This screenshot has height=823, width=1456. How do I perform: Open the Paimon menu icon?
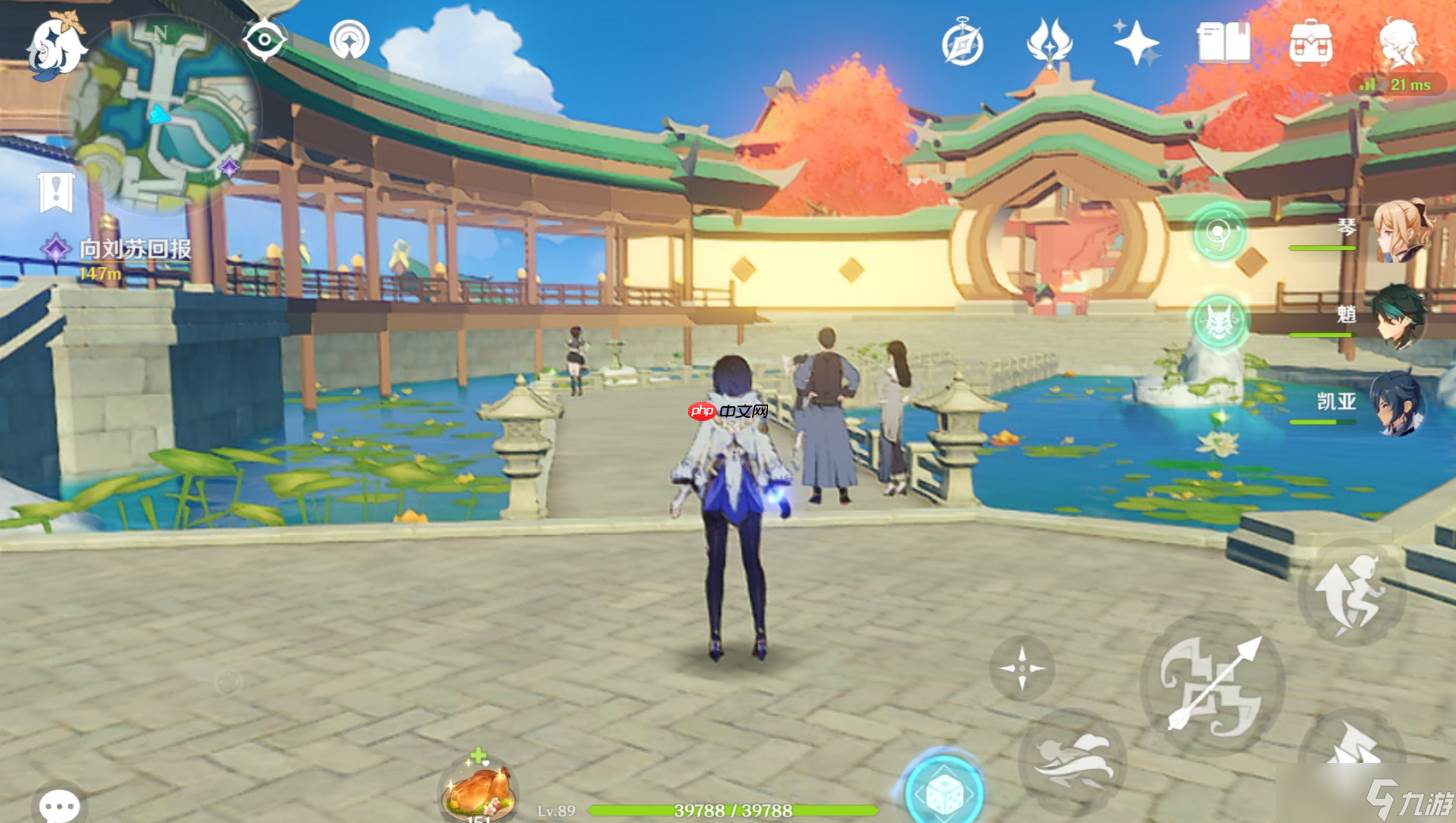click(x=55, y=47)
